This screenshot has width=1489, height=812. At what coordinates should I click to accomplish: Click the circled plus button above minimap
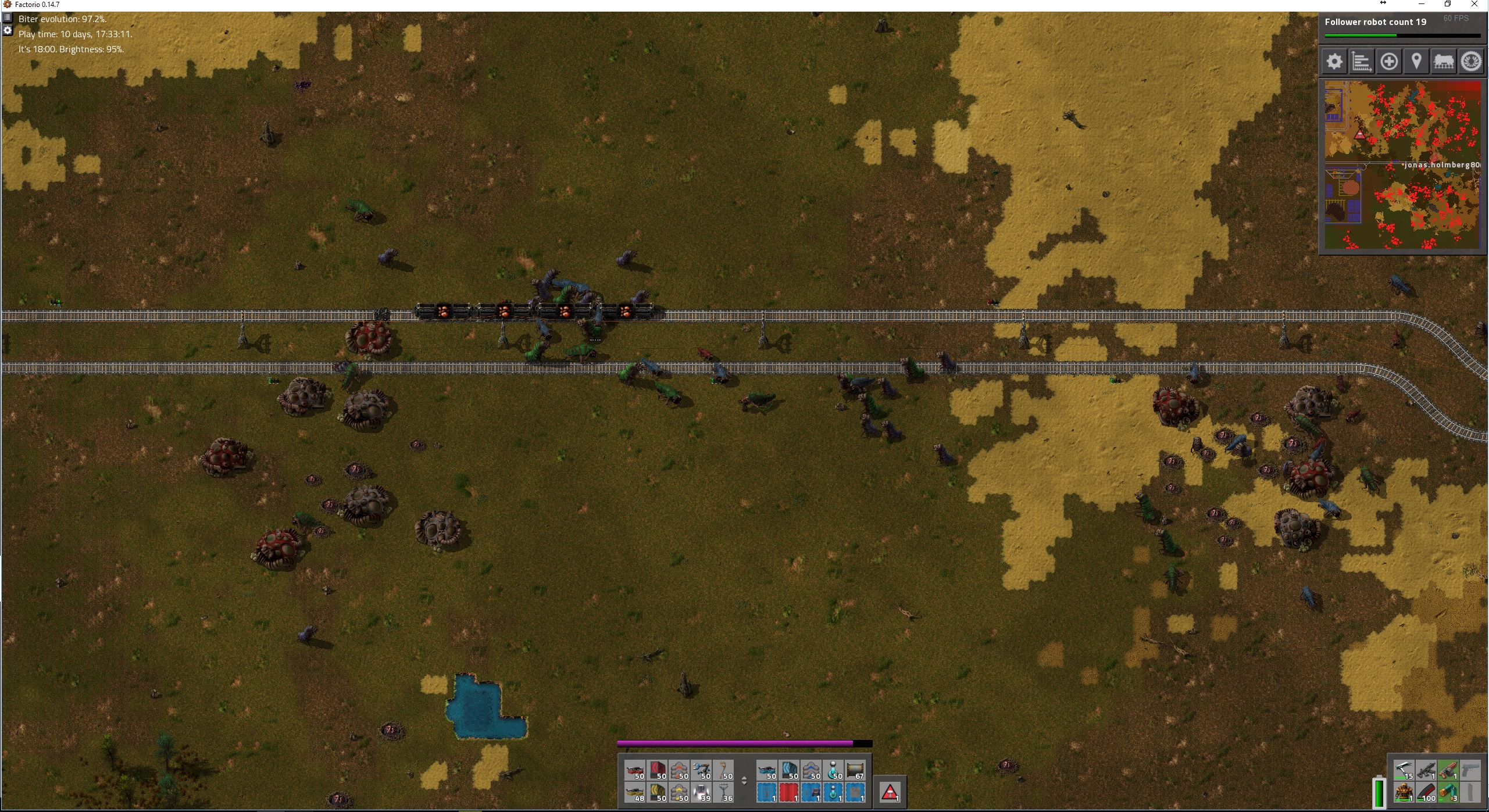tap(1389, 62)
